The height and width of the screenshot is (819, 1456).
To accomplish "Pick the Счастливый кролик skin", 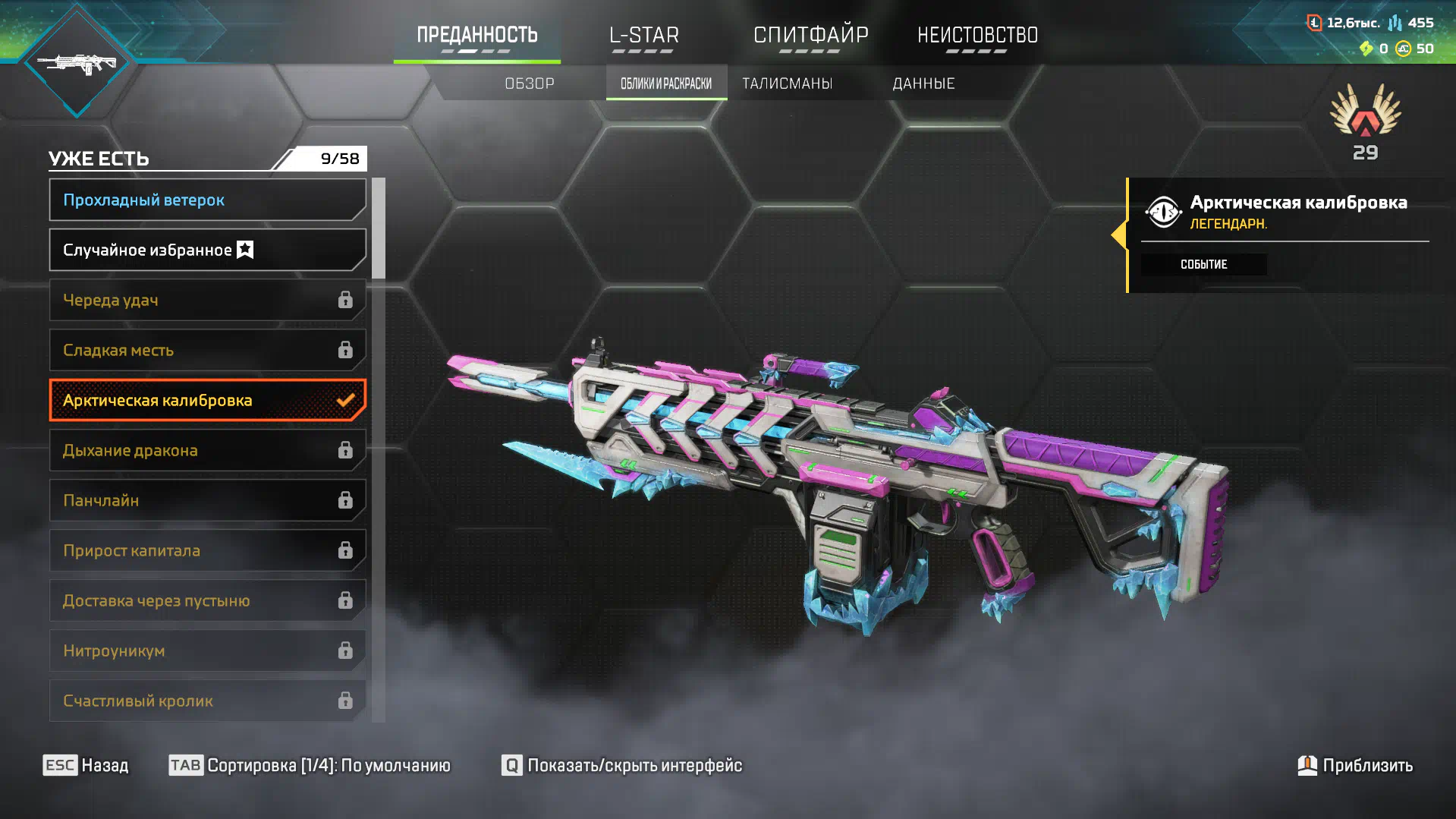I will [207, 701].
